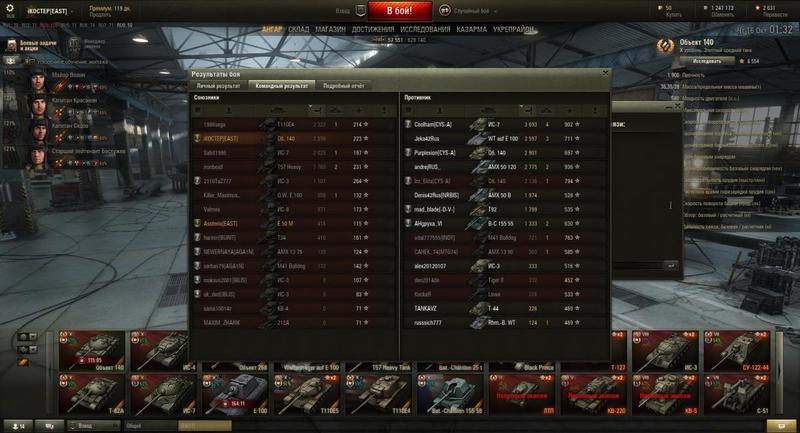Select player Clodham in the enemy team list
This screenshot has height=433, width=800.
click(x=432, y=124)
